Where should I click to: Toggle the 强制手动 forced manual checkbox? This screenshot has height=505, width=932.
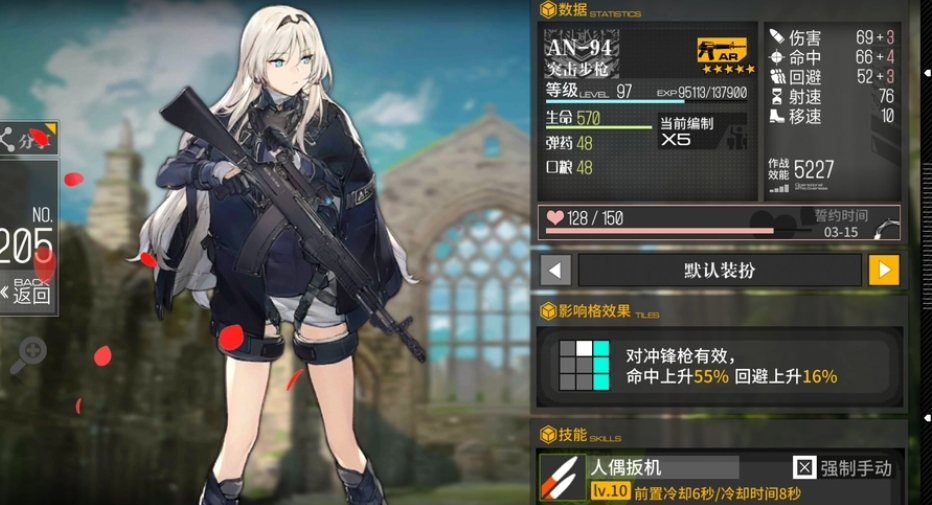(805, 467)
